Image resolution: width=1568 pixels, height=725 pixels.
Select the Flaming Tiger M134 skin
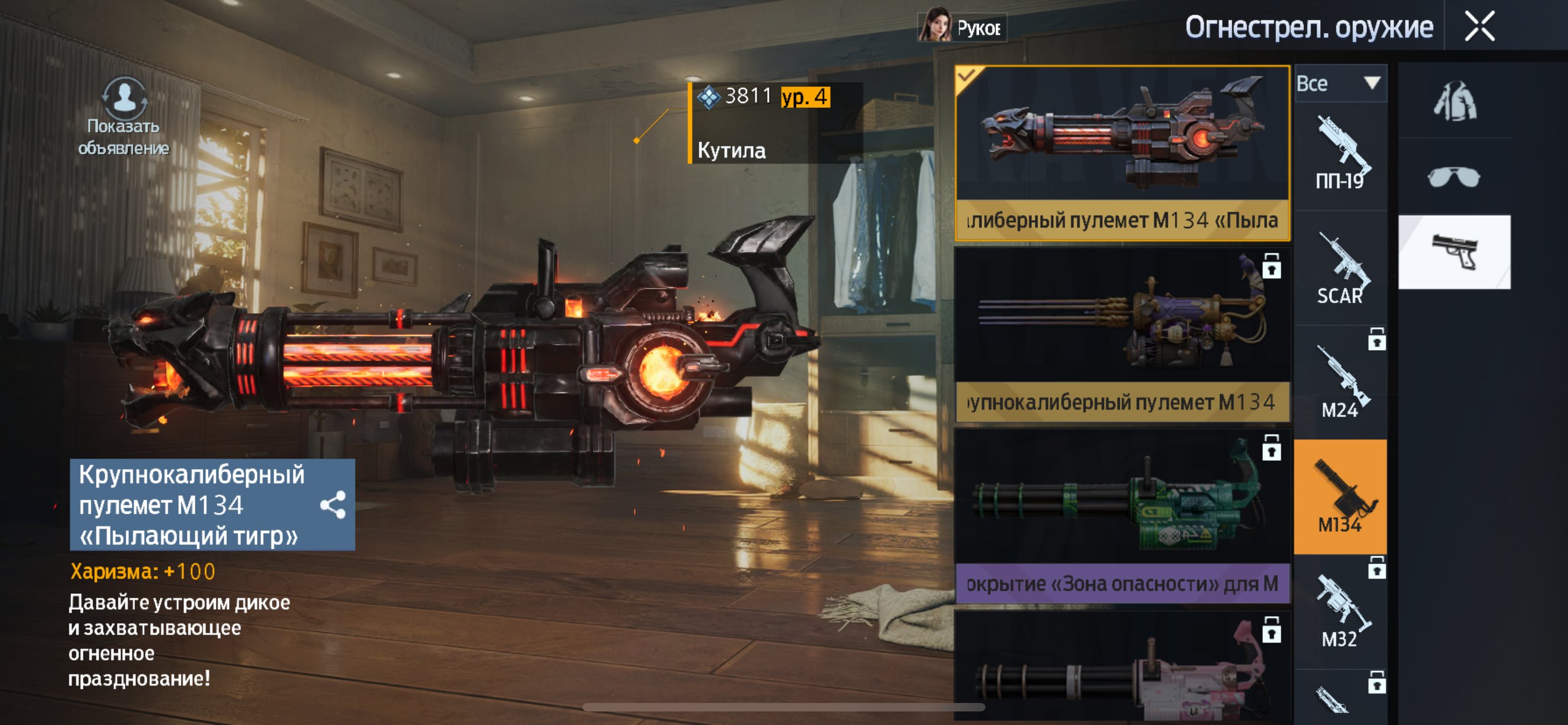[1121, 152]
